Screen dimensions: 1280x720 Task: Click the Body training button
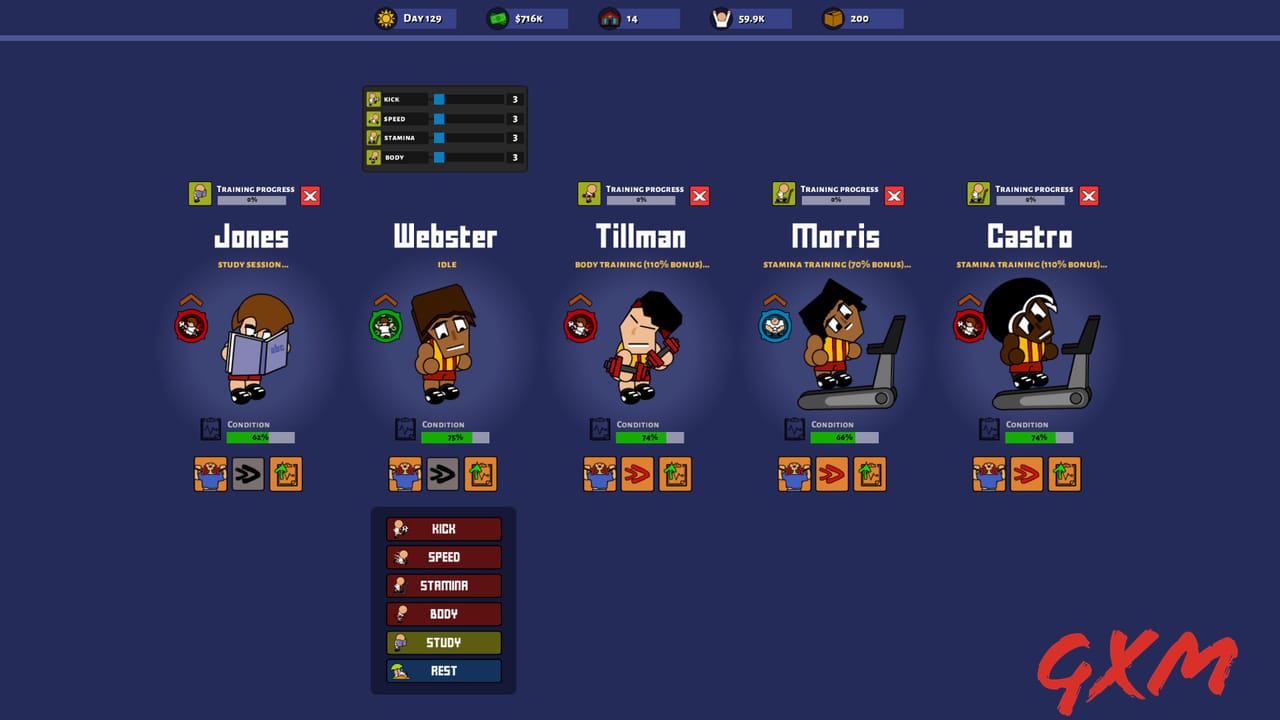coord(444,614)
